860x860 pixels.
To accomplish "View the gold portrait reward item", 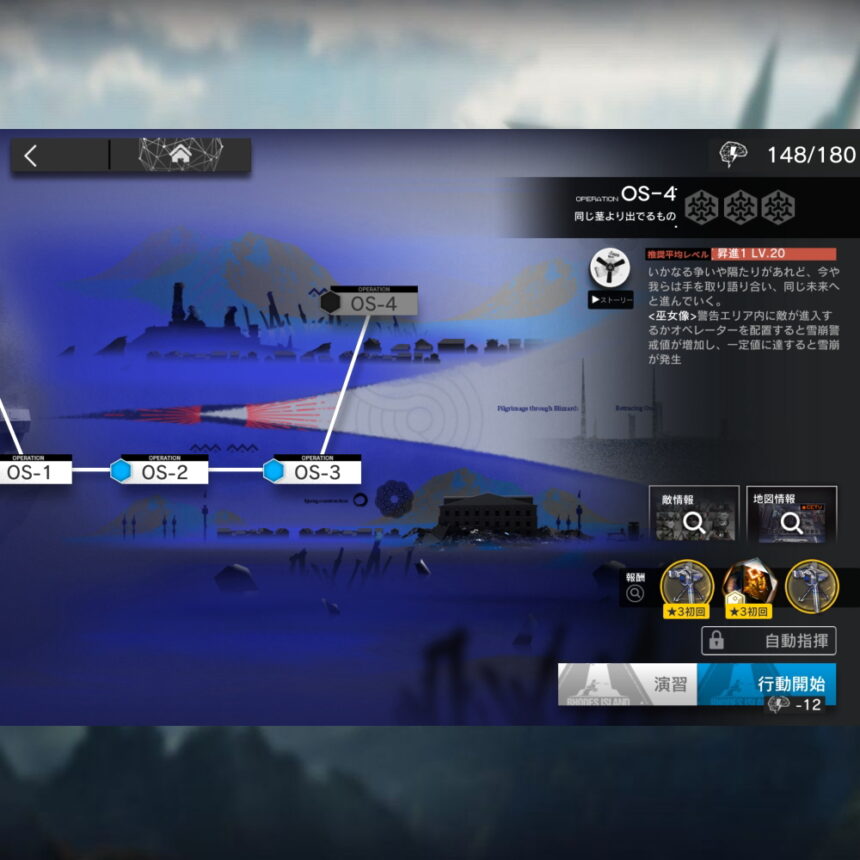I will tap(749, 586).
